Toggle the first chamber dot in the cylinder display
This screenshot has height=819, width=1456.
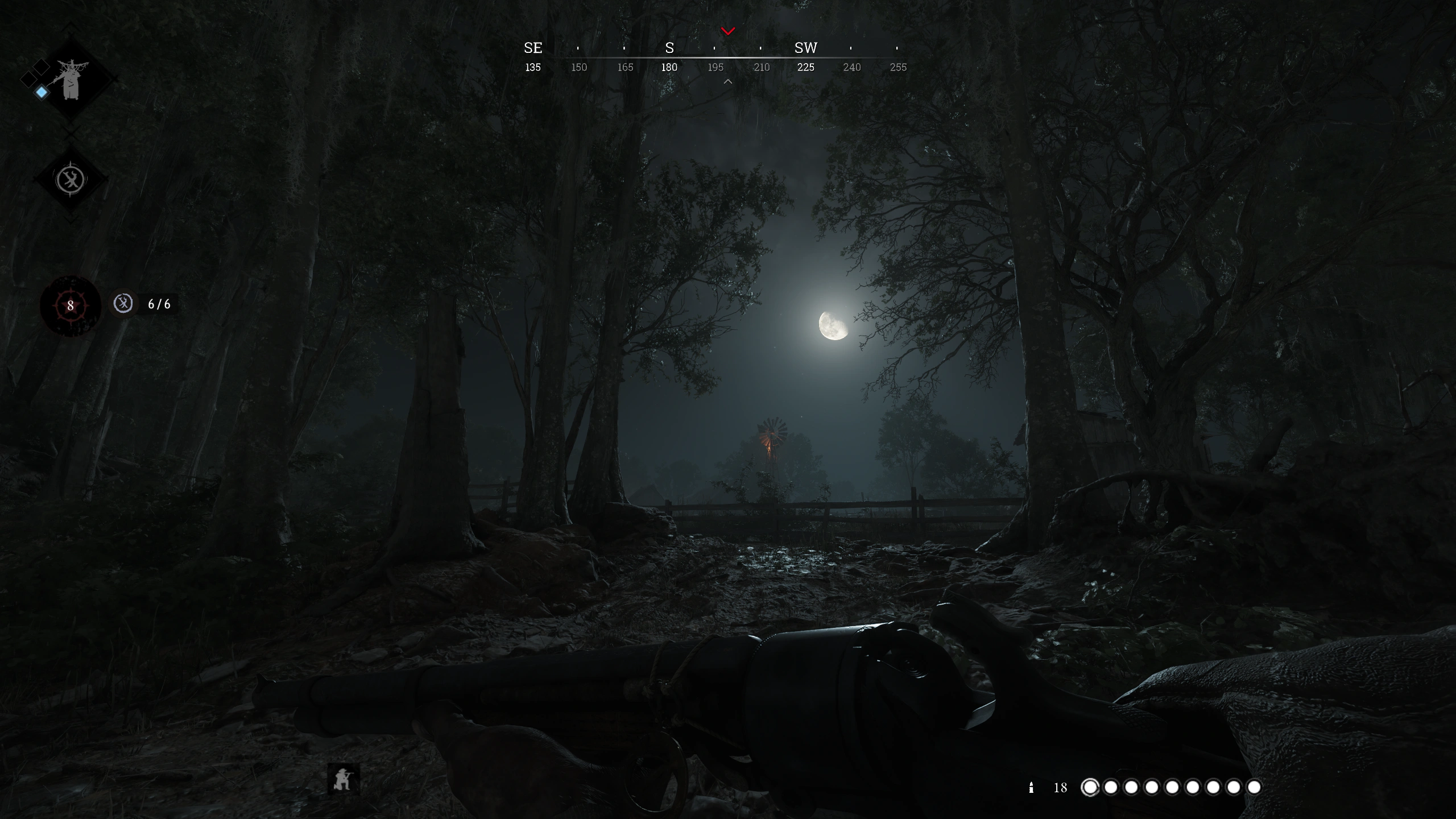point(1091,788)
